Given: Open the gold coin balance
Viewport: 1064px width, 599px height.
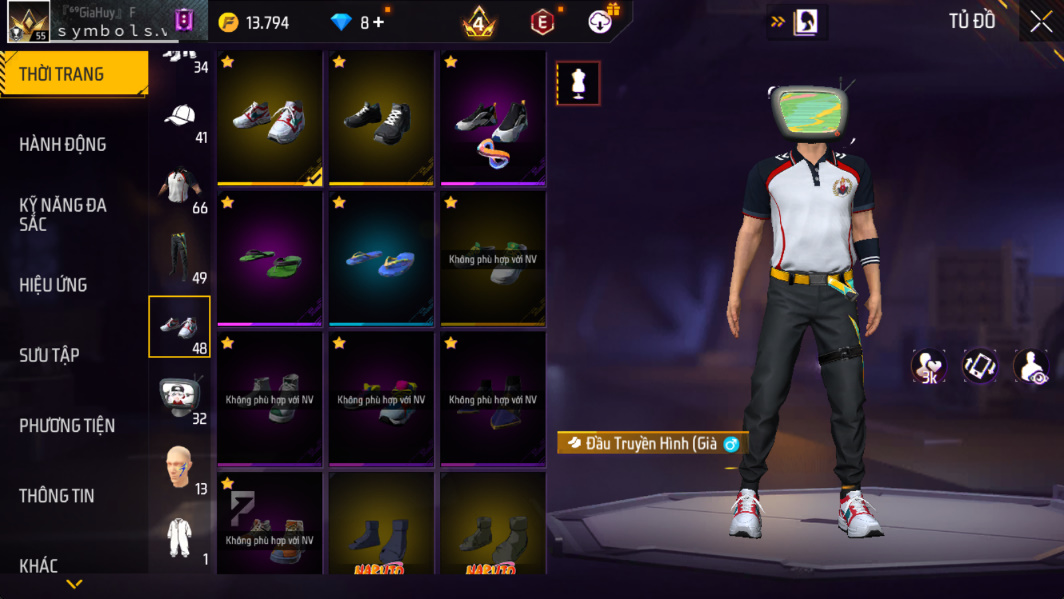Looking at the screenshot, I should 254,22.
